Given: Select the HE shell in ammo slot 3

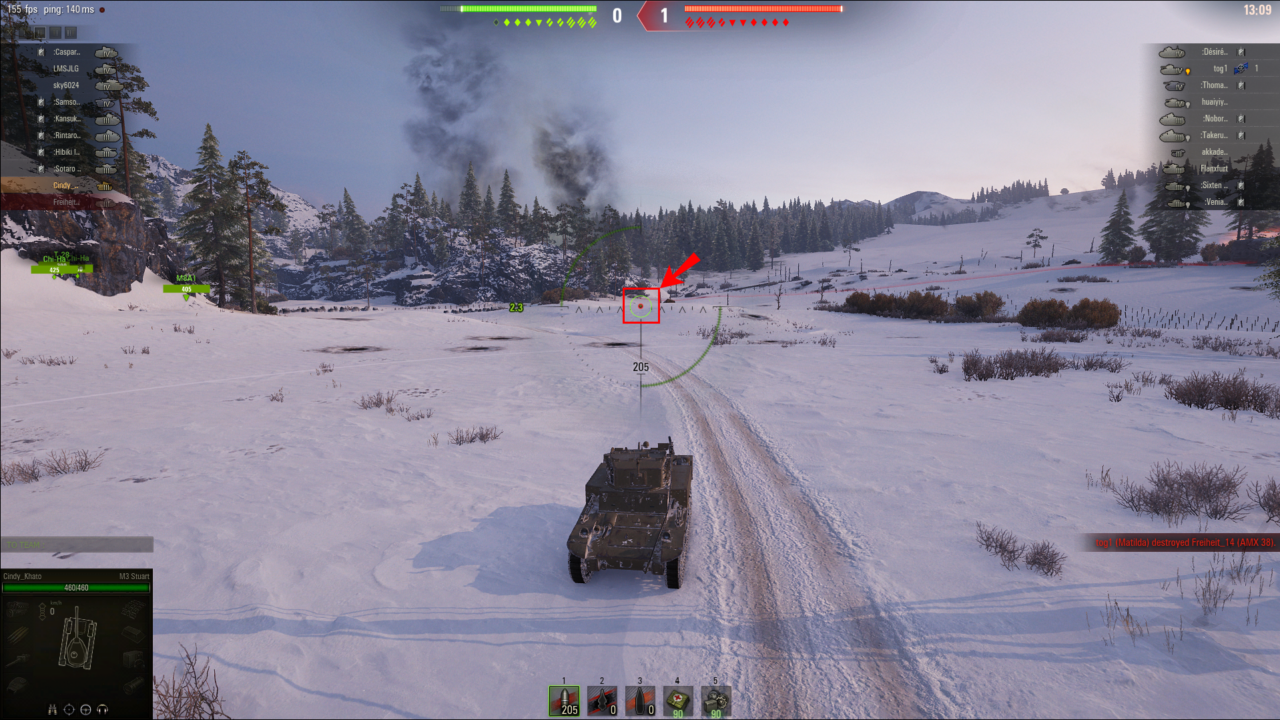Looking at the screenshot, I should coord(640,699).
